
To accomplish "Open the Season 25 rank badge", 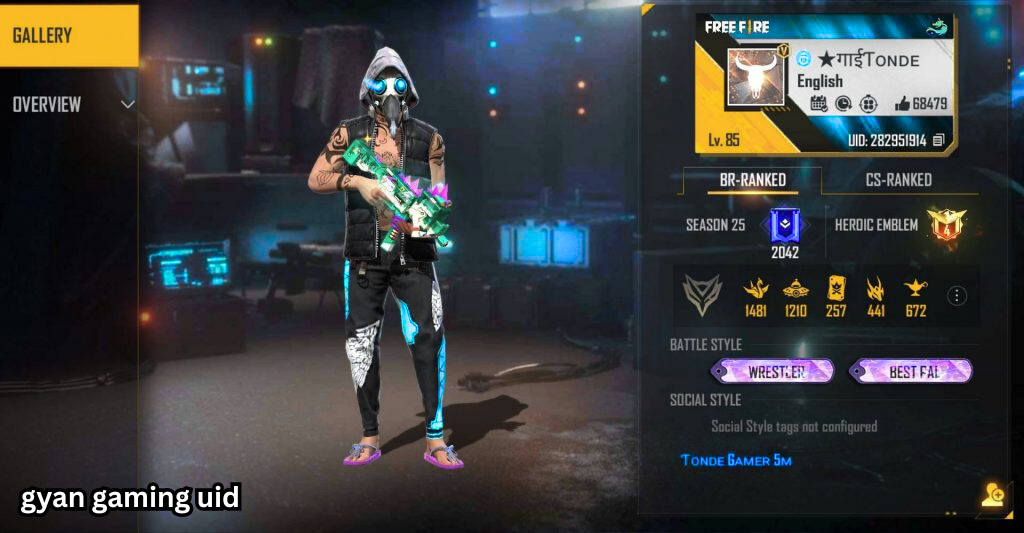I will pos(783,226).
